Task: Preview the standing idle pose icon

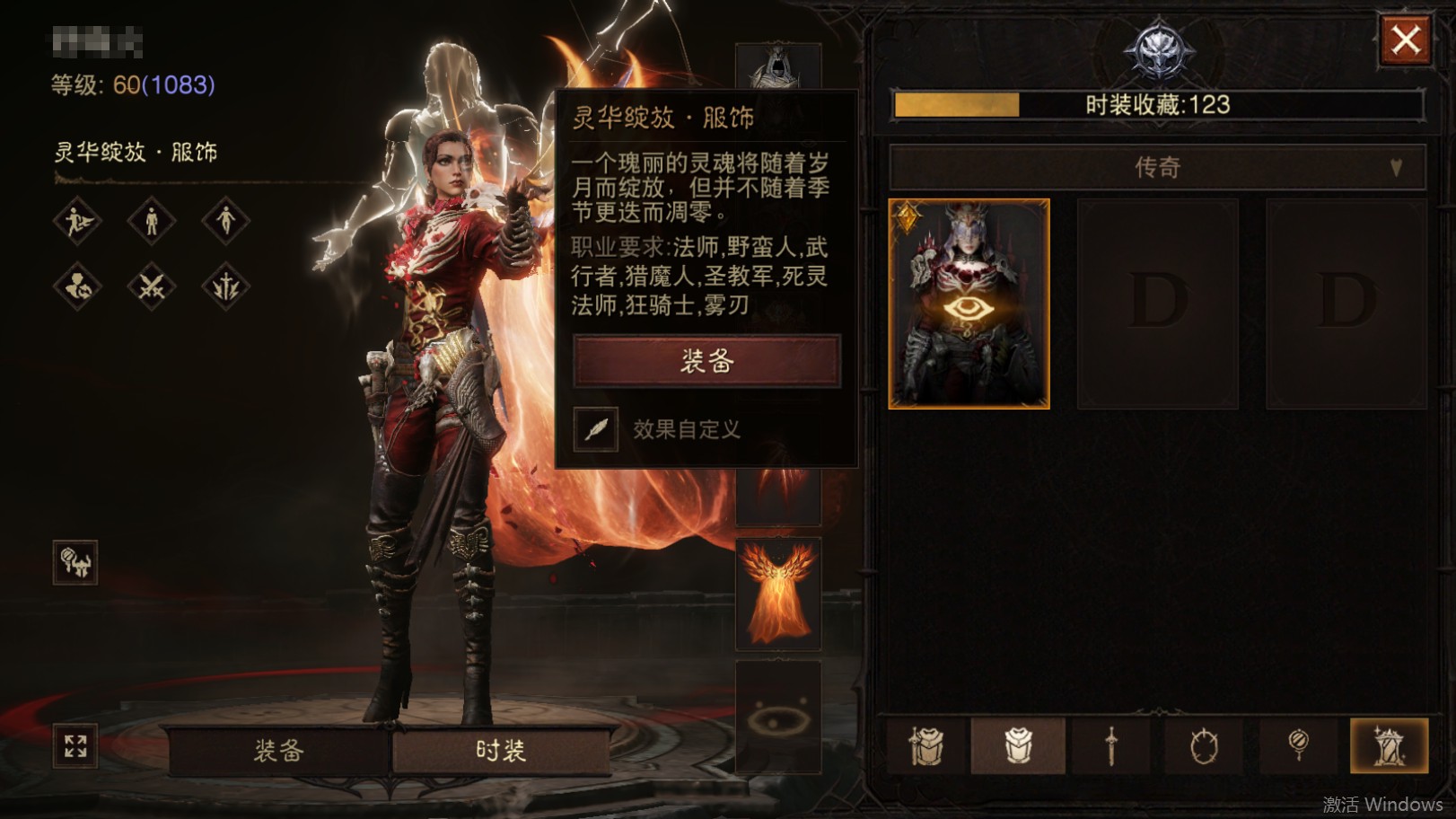Action: (151, 220)
